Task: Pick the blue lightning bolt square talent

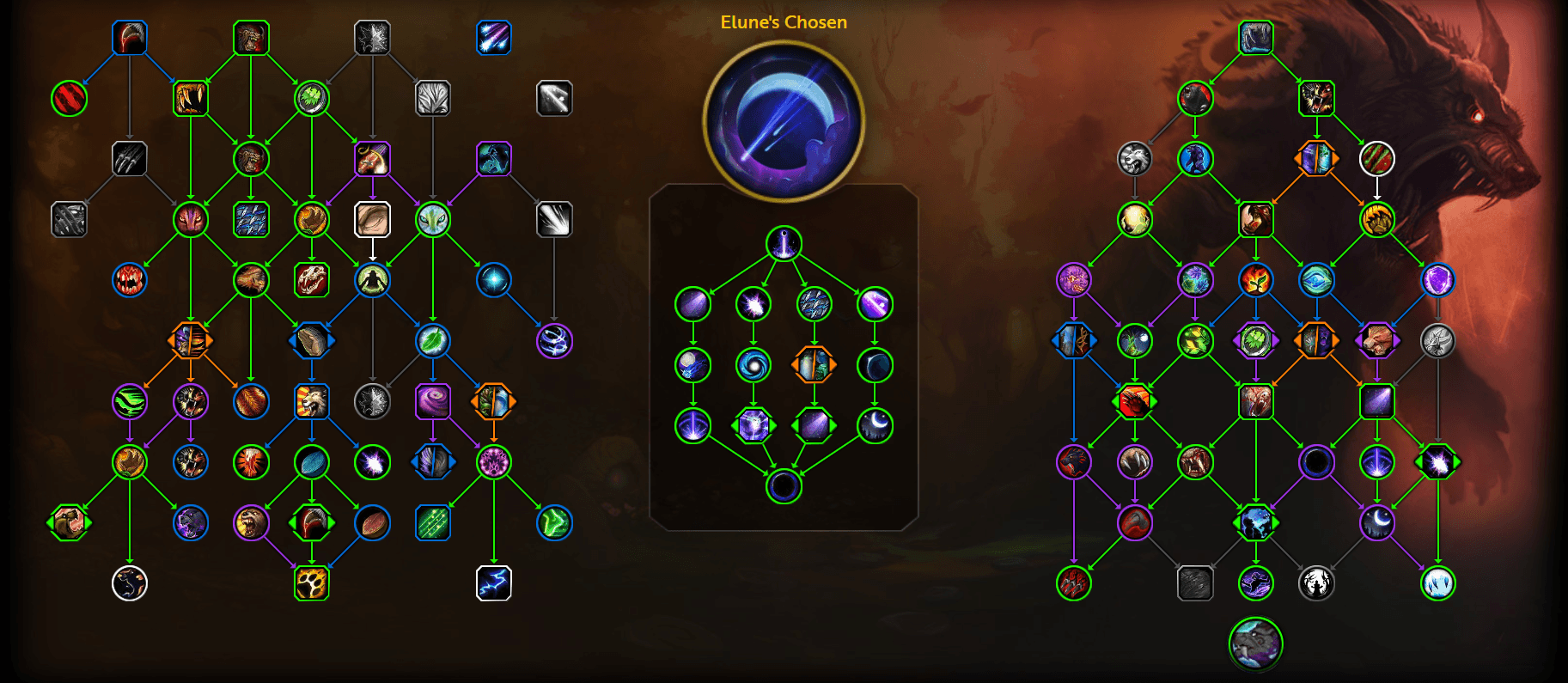Action: (493, 583)
